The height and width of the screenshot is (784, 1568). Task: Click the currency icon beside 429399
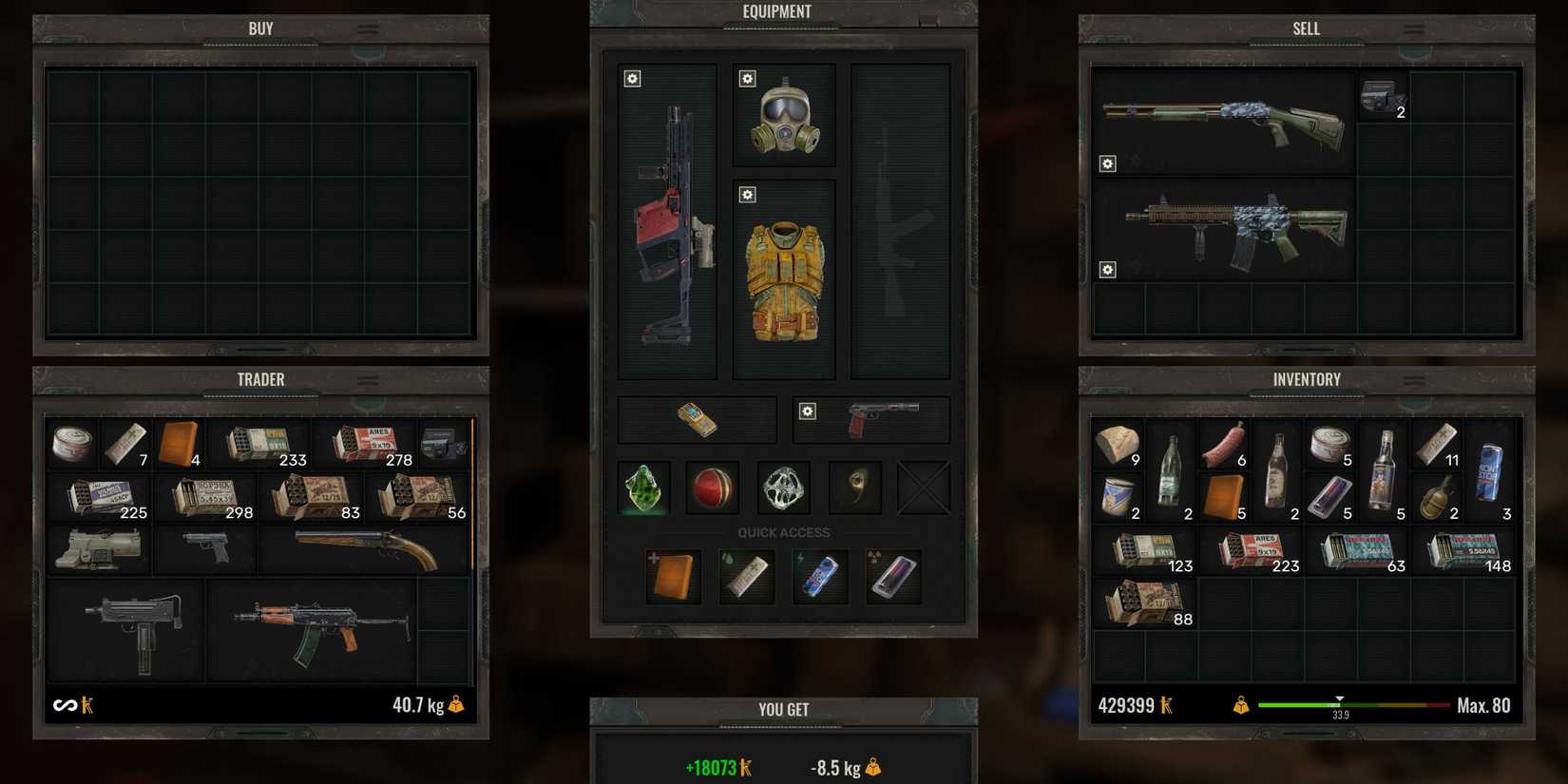pyautogui.click(x=1166, y=703)
